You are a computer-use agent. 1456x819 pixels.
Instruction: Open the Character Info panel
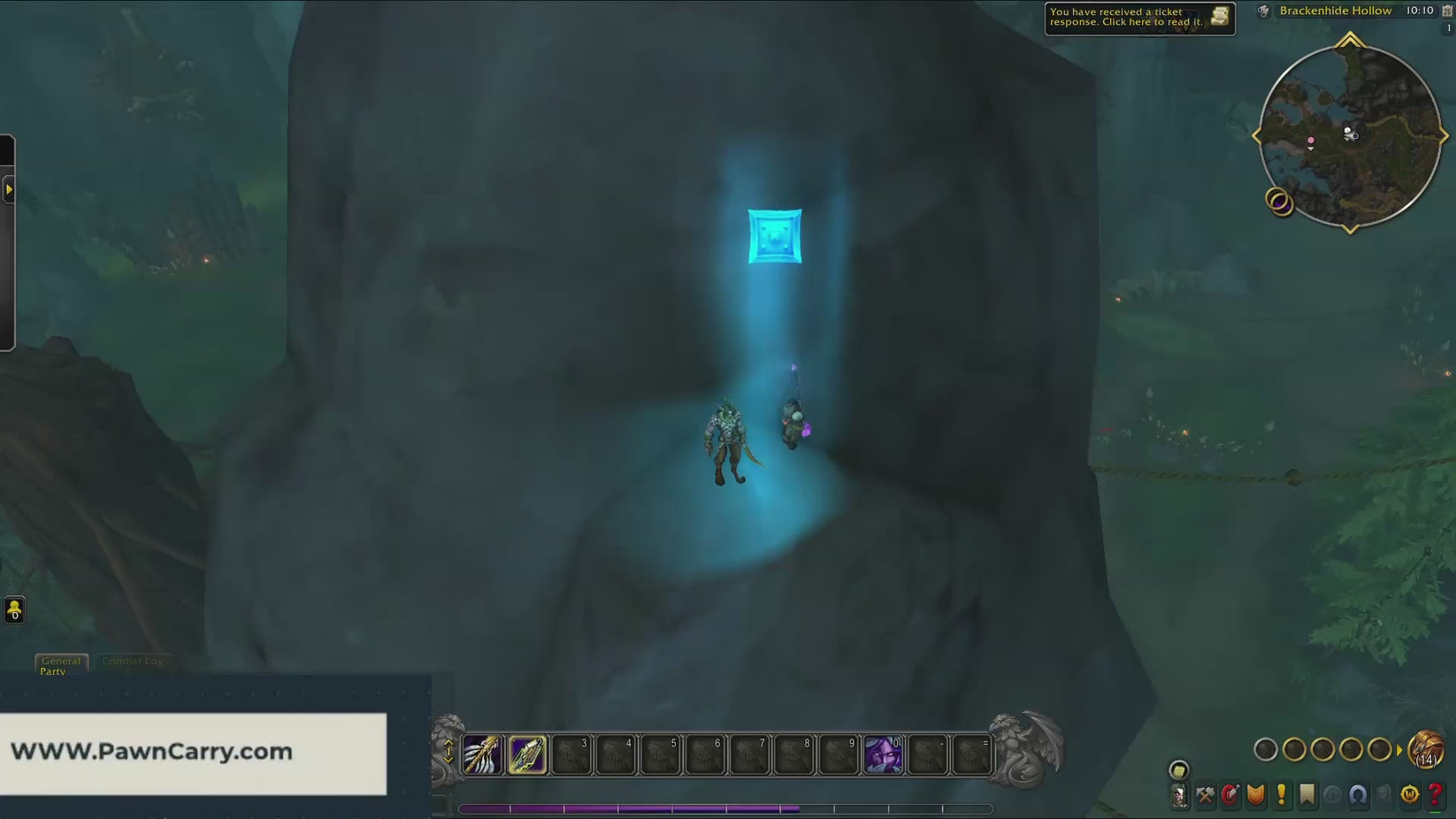(1182, 794)
